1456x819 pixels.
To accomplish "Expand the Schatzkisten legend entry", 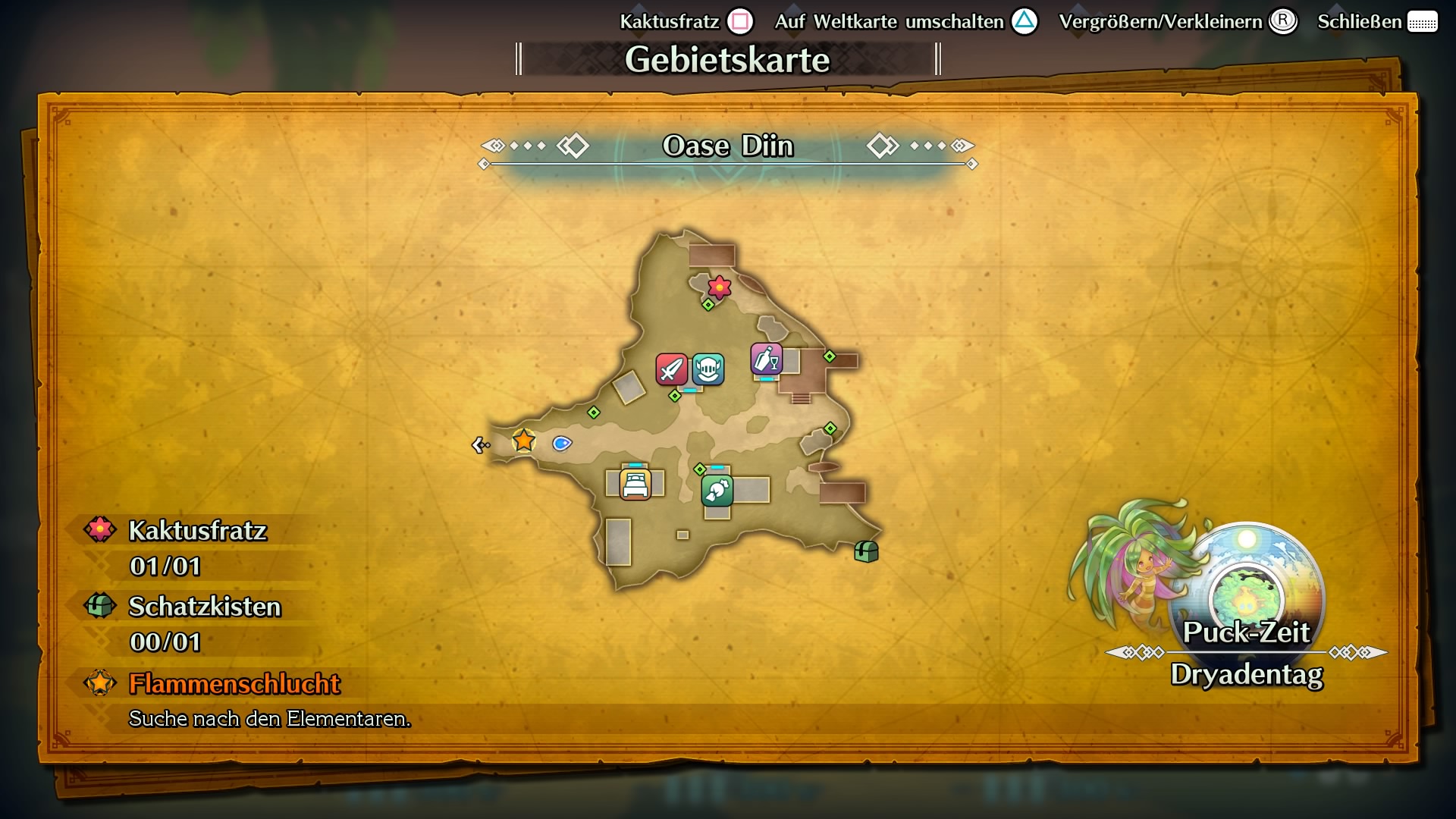I will click(x=203, y=607).
